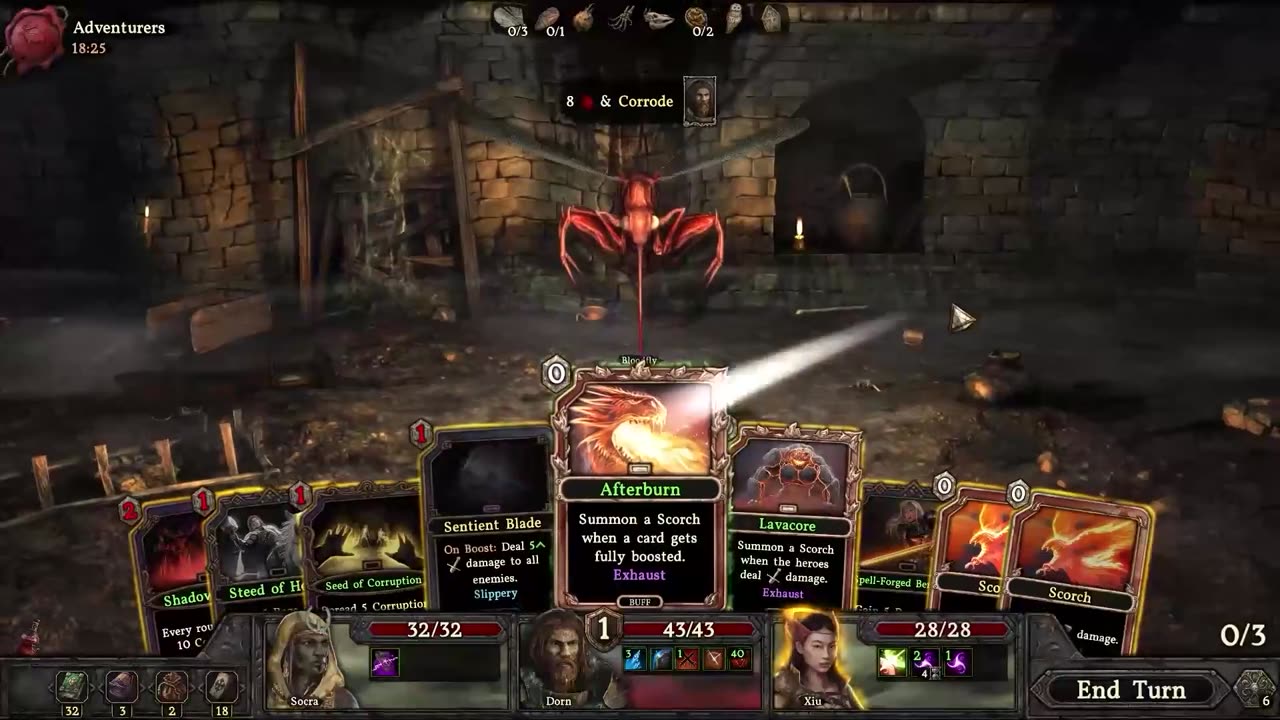Inspect the owl trinket icon
This screenshot has width=1280, height=720.
[x=735, y=19]
